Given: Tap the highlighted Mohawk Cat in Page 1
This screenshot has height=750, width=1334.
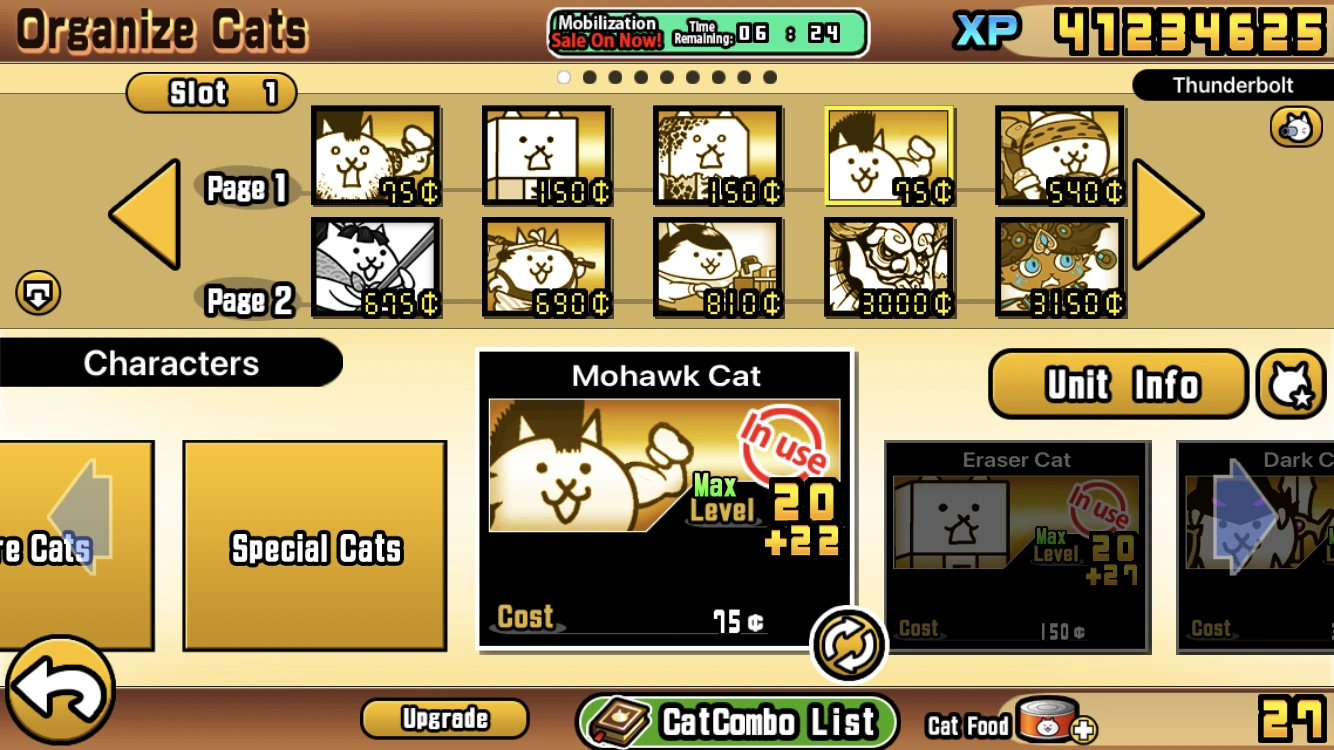Looking at the screenshot, I should coord(889,157).
